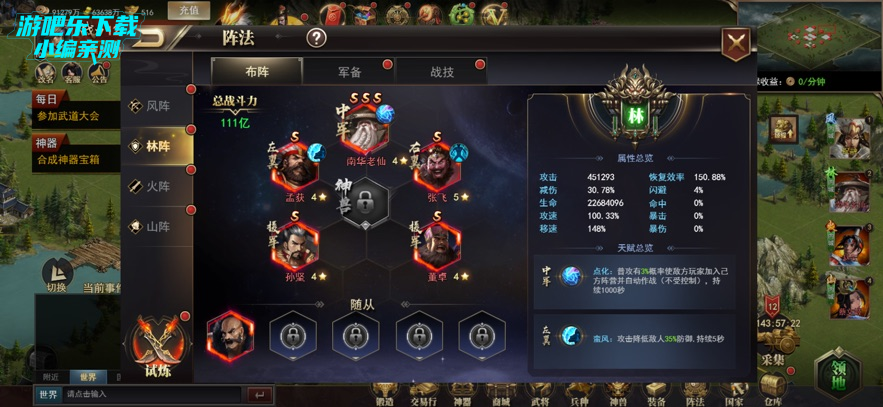Click the chat input field

click(150, 395)
